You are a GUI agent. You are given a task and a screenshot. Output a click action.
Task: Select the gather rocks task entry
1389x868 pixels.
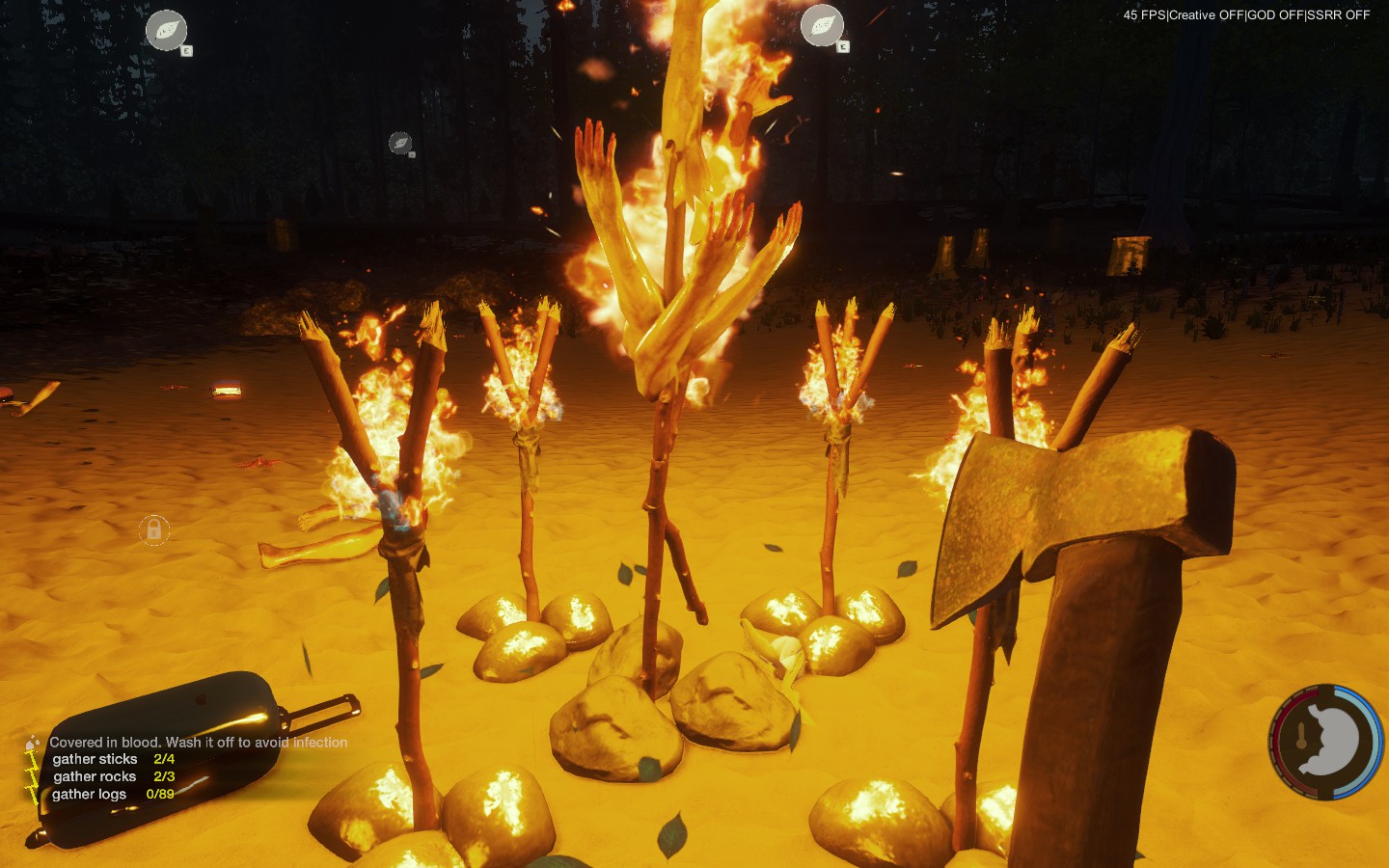[113, 776]
